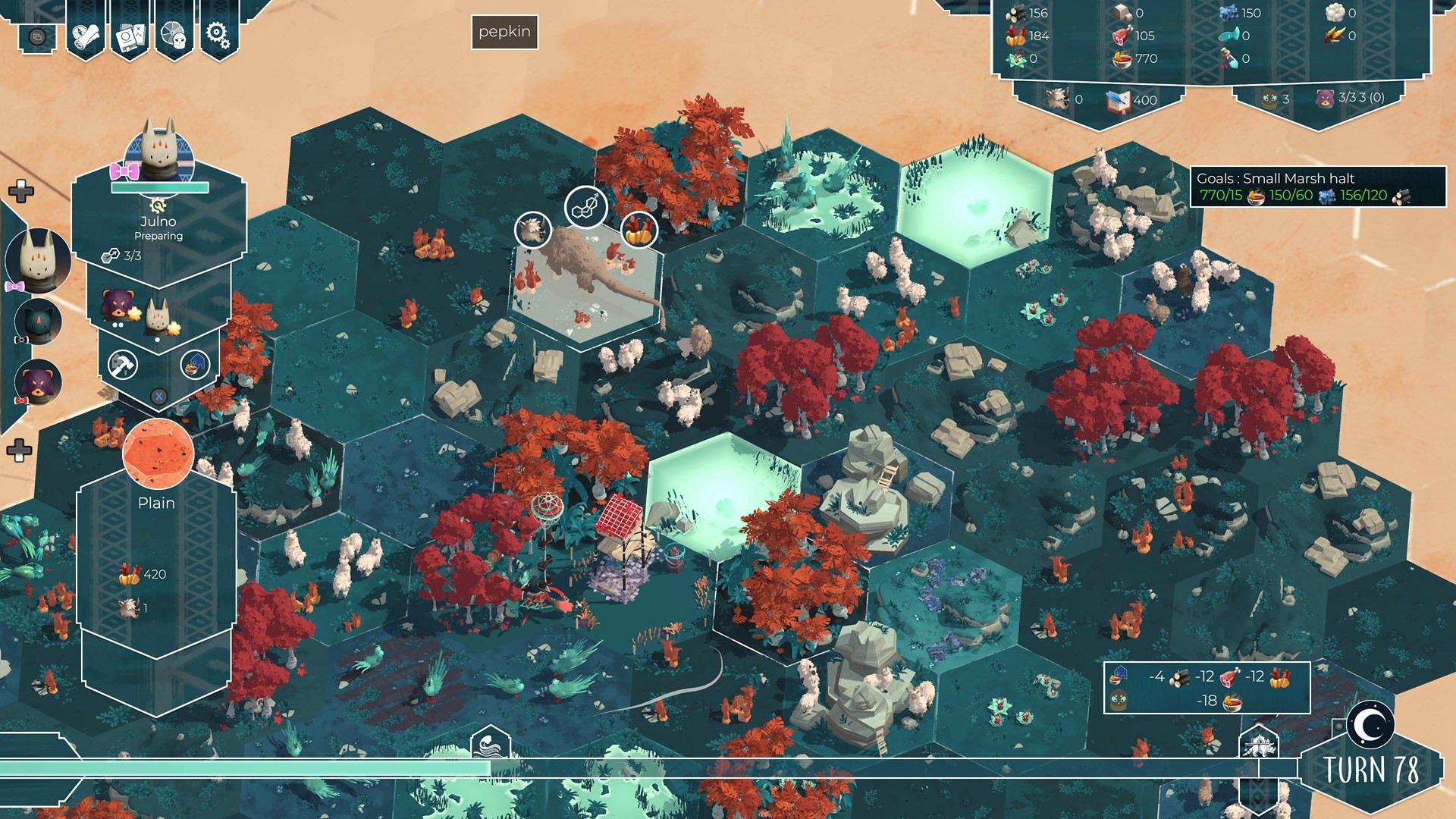Viewport: 1456px width, 819px height.
Task: Open the skull and pie chart menu
Action: coord(174,34)
